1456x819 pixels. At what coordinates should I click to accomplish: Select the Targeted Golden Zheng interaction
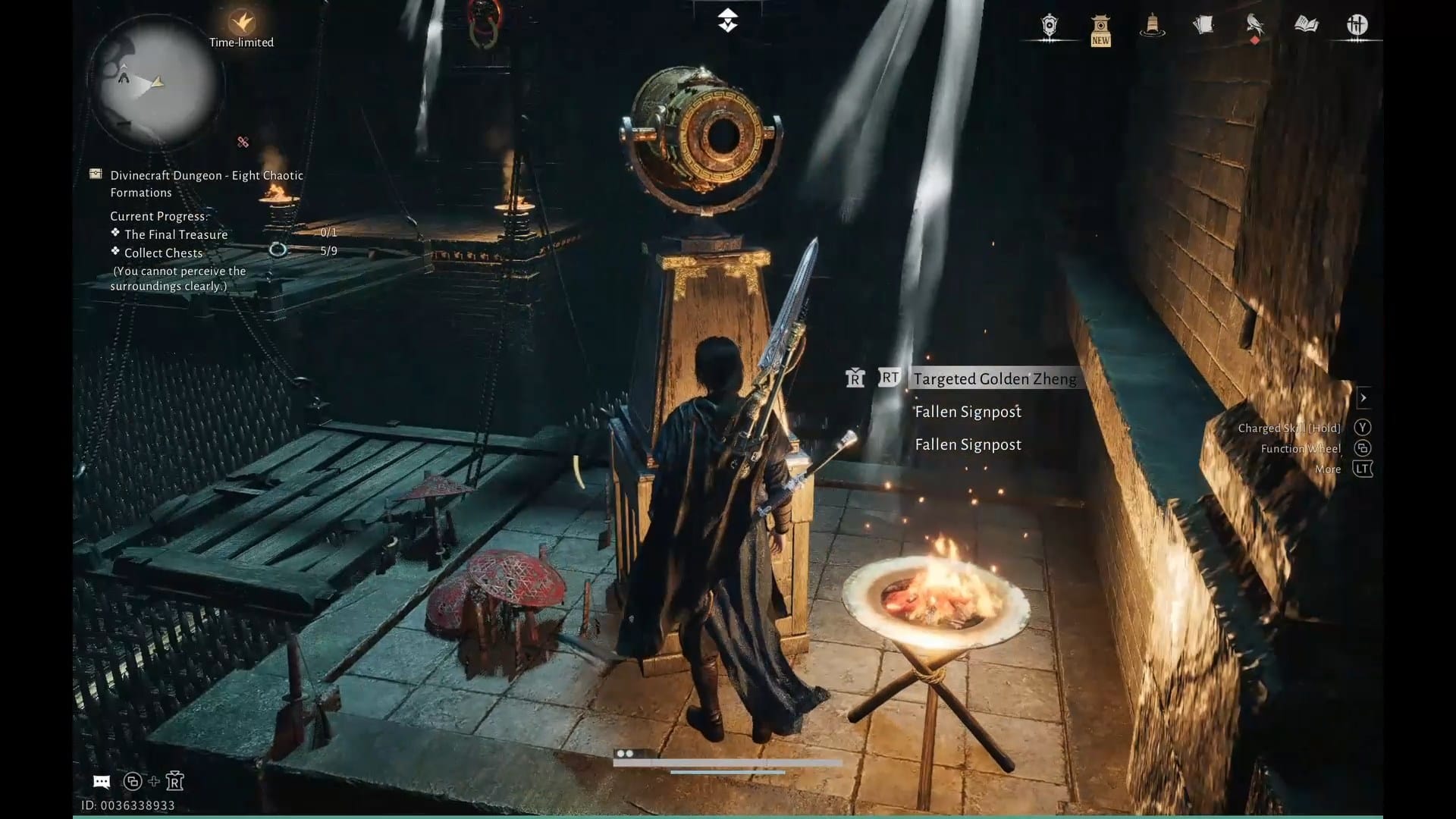click(x=994, y=378)
